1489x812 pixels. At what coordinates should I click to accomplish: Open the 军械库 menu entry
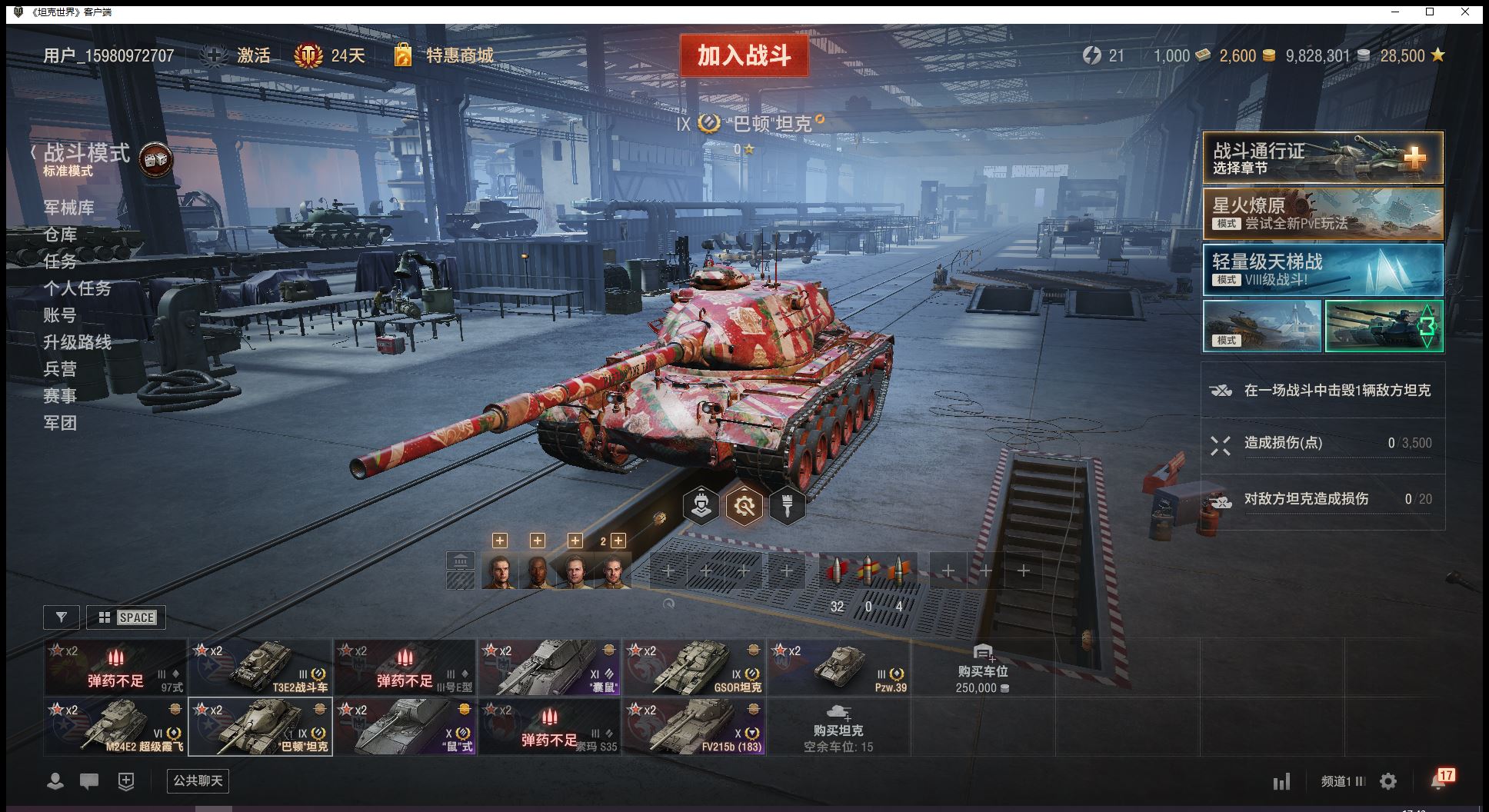69,208
